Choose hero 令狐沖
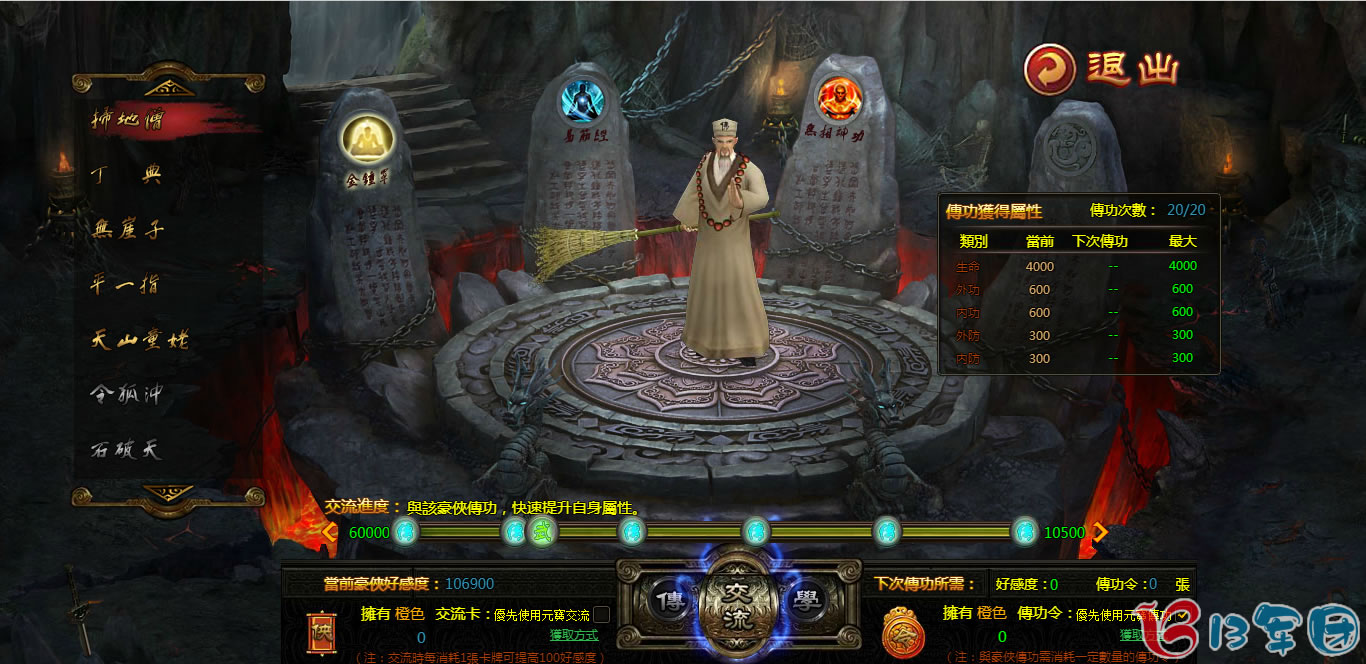 (x=126, y=395)
